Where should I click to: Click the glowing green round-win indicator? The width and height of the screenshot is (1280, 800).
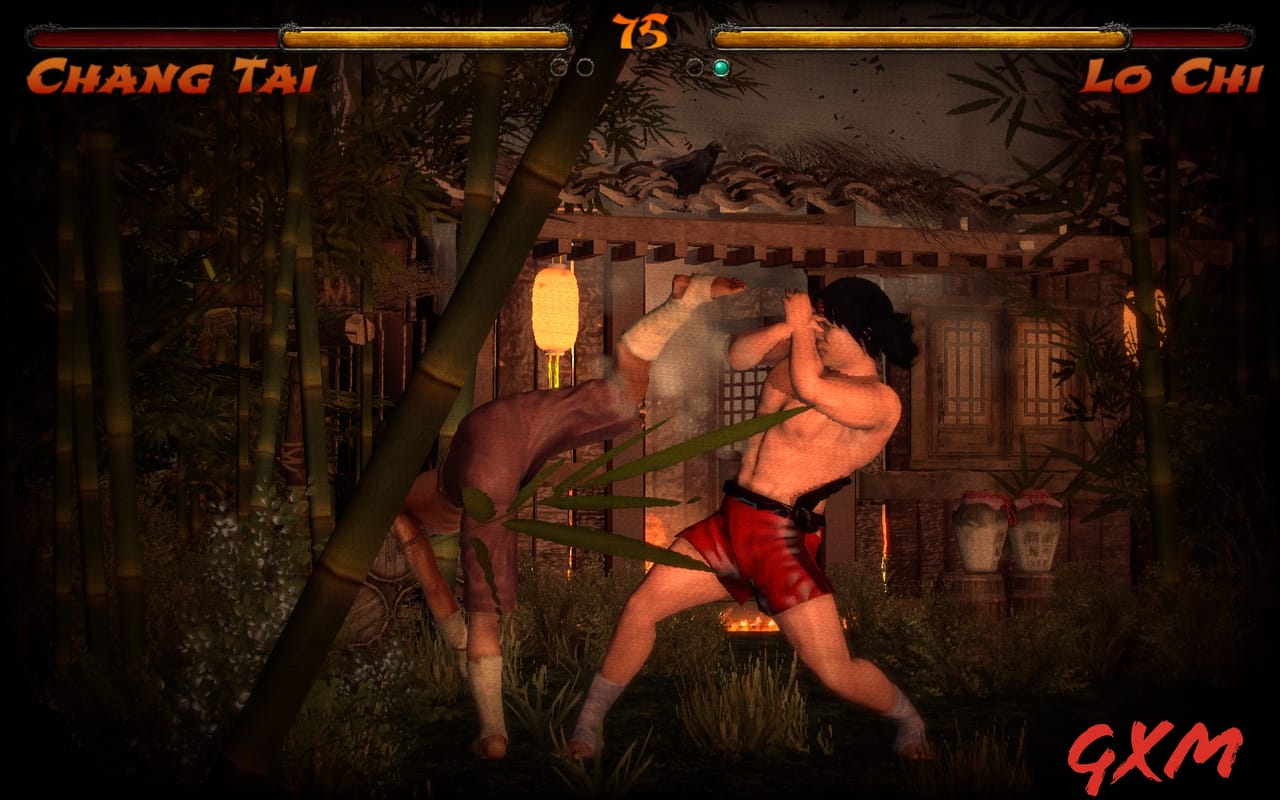point(720,66)
